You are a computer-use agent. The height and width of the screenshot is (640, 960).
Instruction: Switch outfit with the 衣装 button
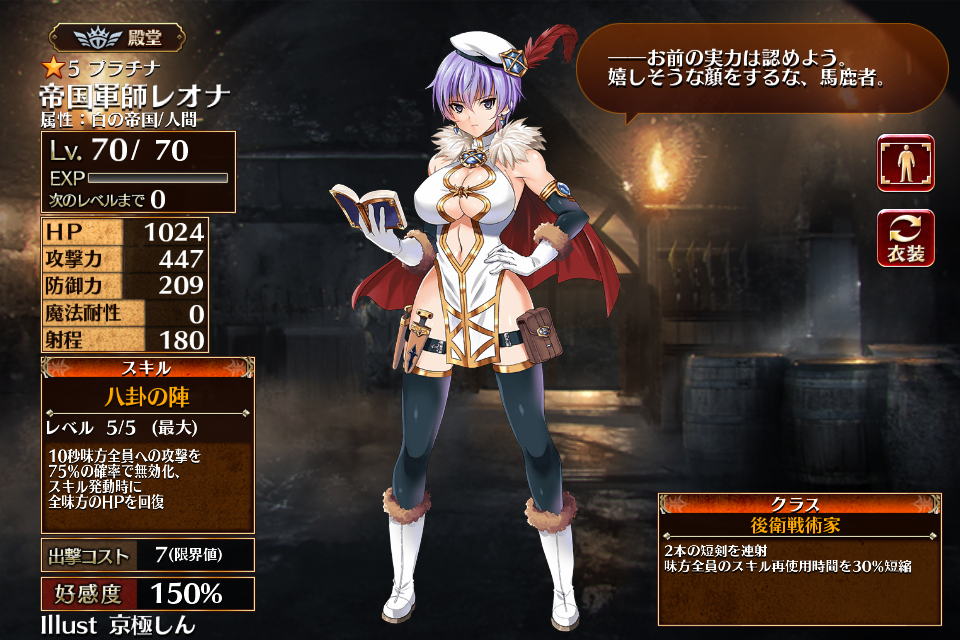tap(906, 238)
